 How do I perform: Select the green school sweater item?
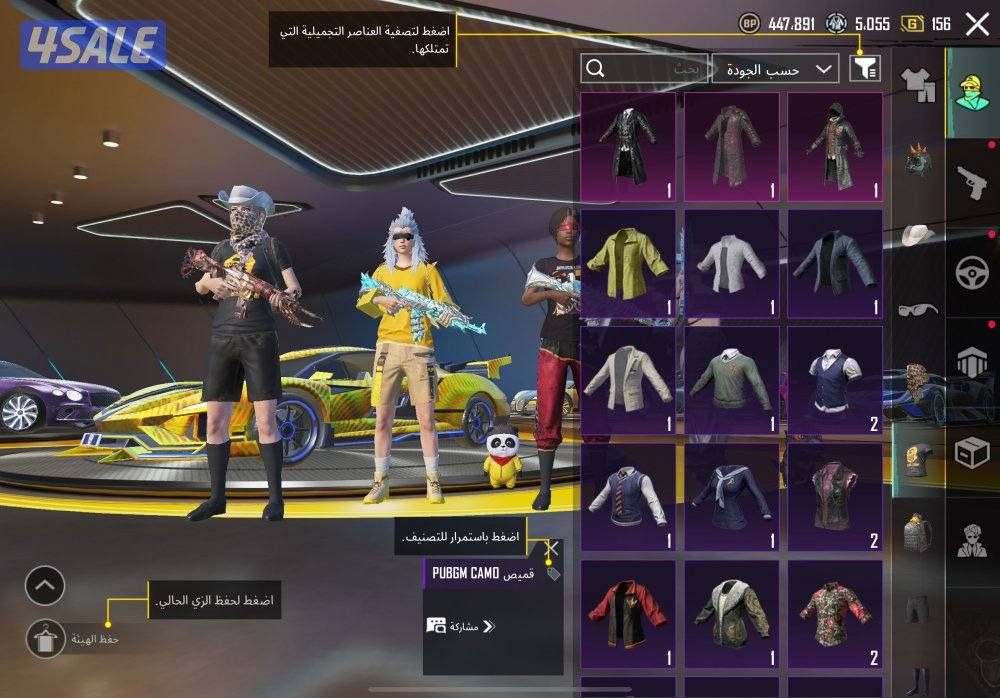click(731, 380)
